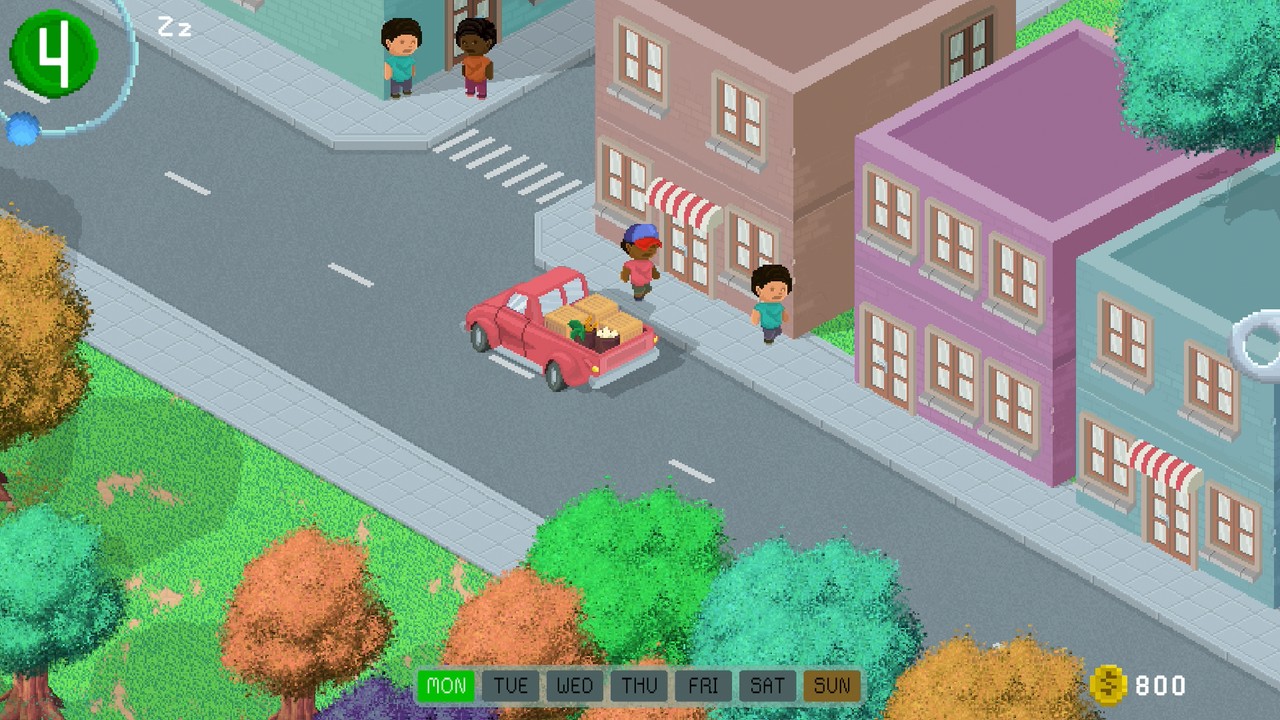The image size is (1280, 720).
Task: Click the red pickup truck
Action: click(x=530, y=330)
